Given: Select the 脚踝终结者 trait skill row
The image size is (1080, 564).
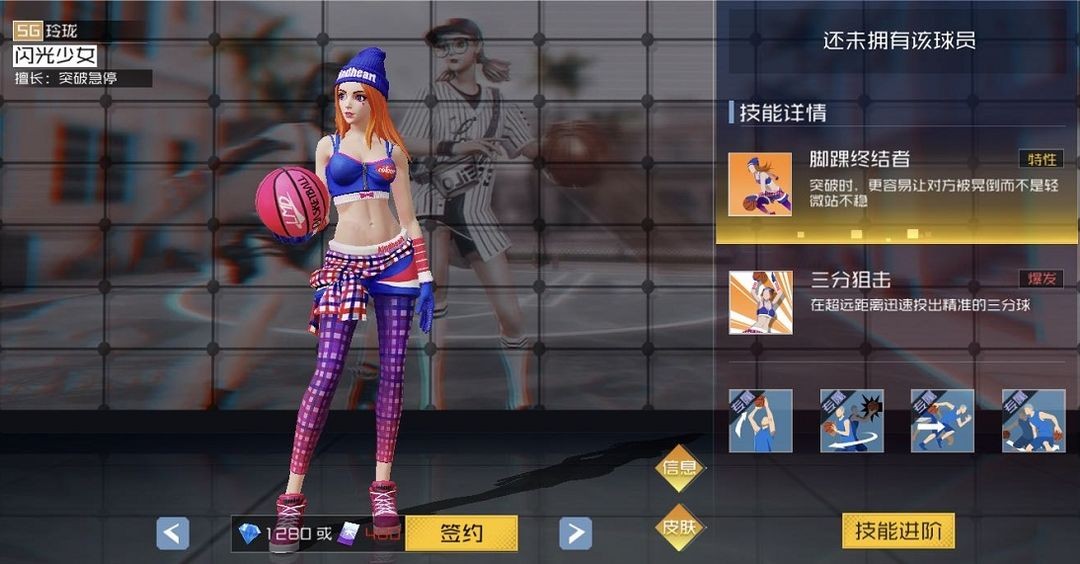Looking at the screenshot, I should 896,184.
